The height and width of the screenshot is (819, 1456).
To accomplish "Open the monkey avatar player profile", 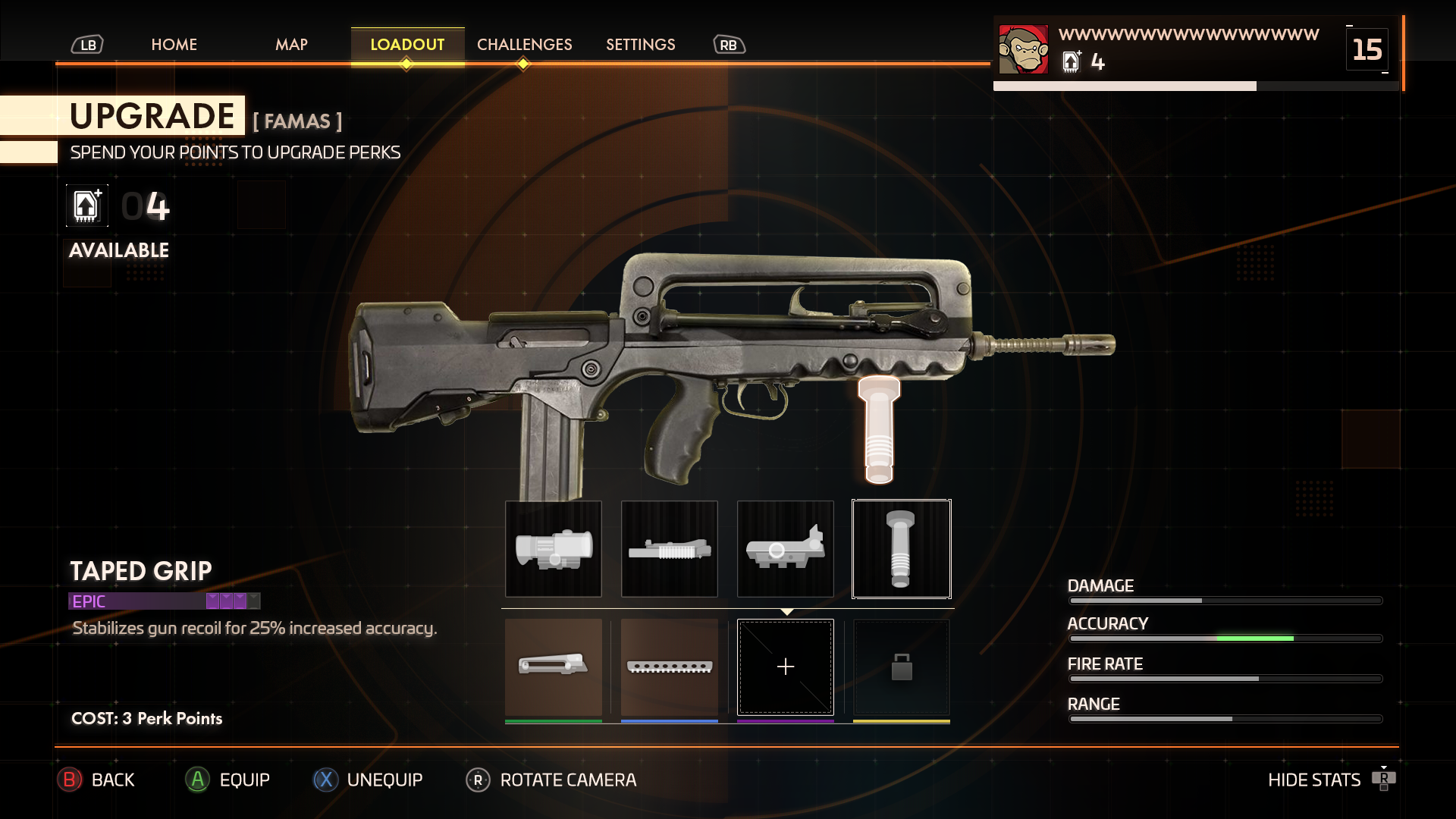I will 1023,49.
